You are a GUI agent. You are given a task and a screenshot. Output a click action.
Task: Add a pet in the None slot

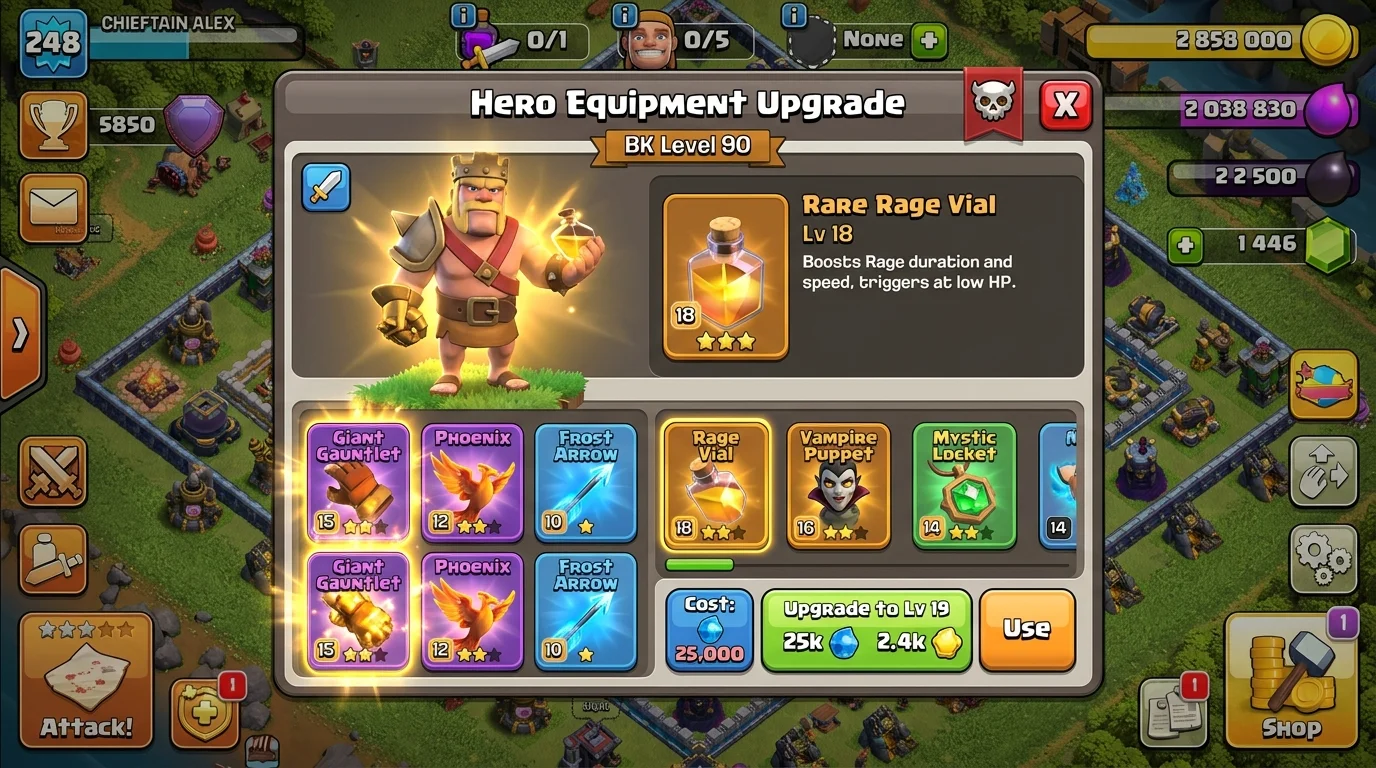point(929,41)
